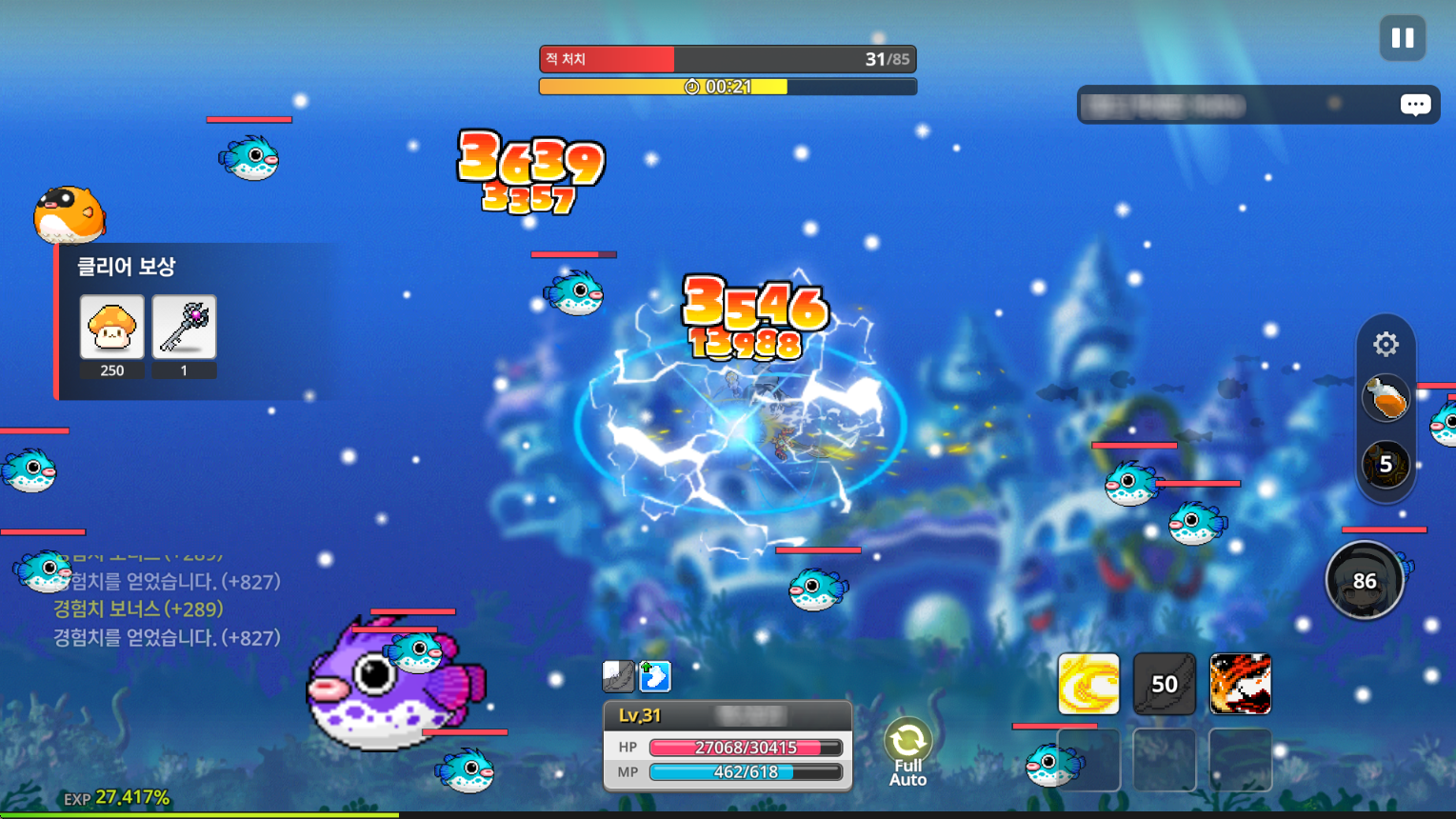The height and width of the screenshot is (819, 1456).
Task: Tap the grey feather buff icon
Action: pyautogui.click(x=618, y=676)
